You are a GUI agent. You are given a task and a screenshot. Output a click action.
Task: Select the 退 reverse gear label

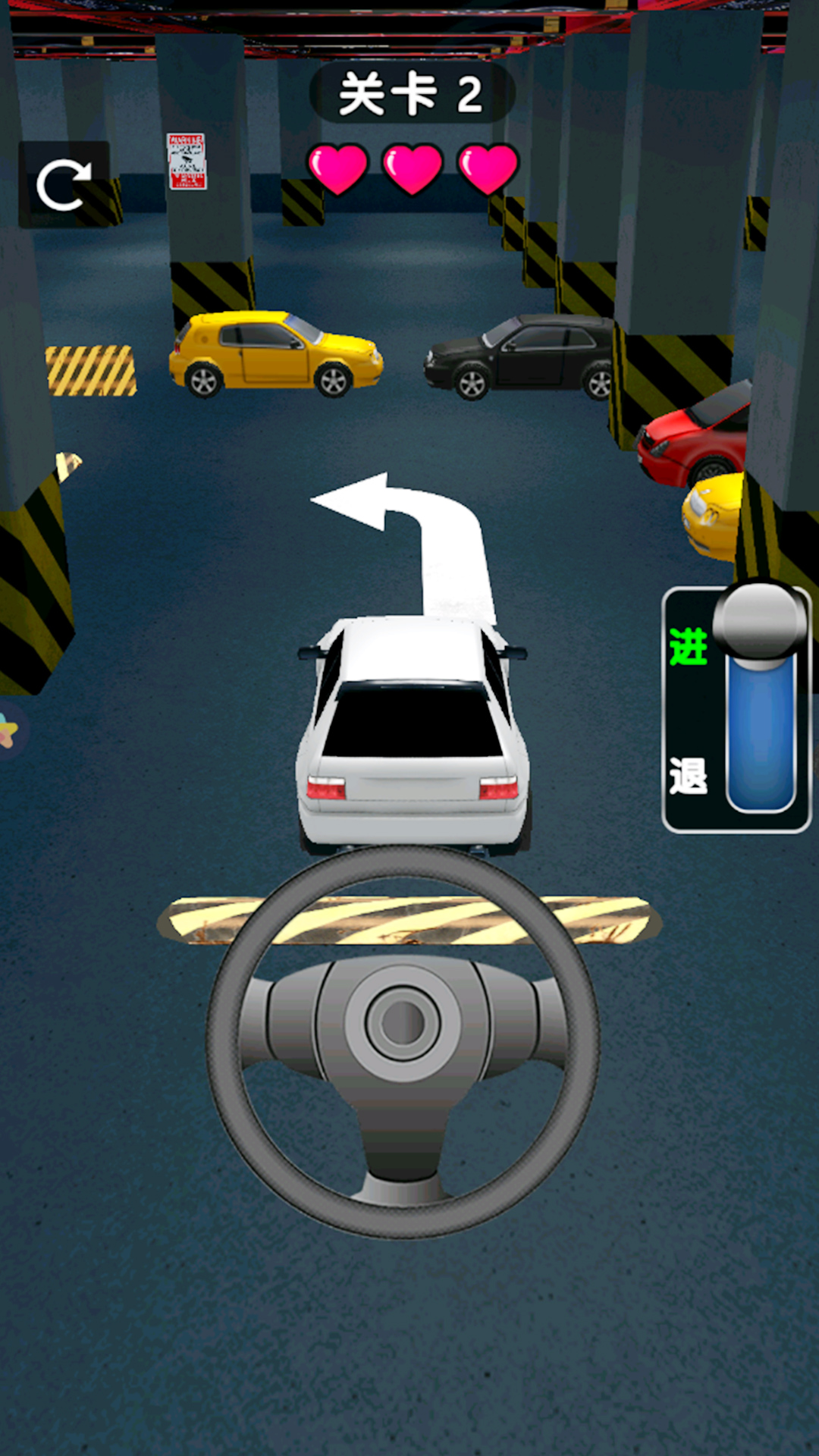[x=688, y=776]
